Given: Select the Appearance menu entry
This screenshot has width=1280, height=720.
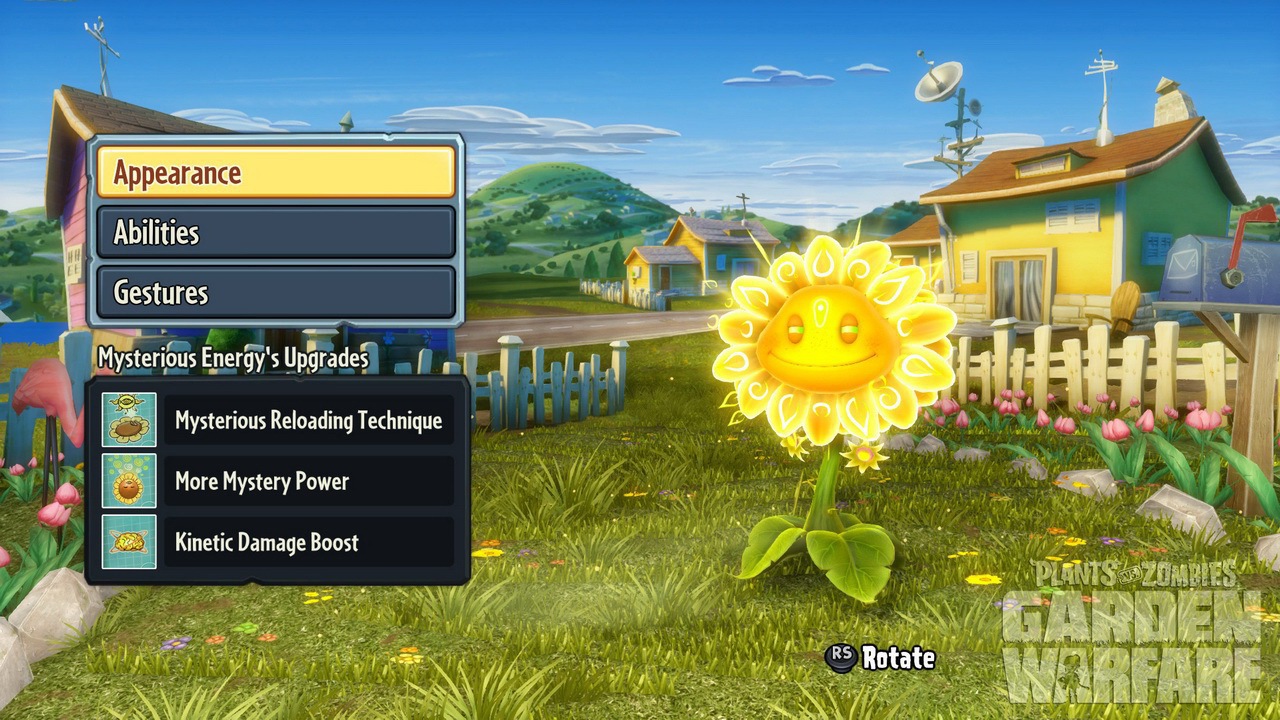Looking at the screenshot, I should coord(276,173).
